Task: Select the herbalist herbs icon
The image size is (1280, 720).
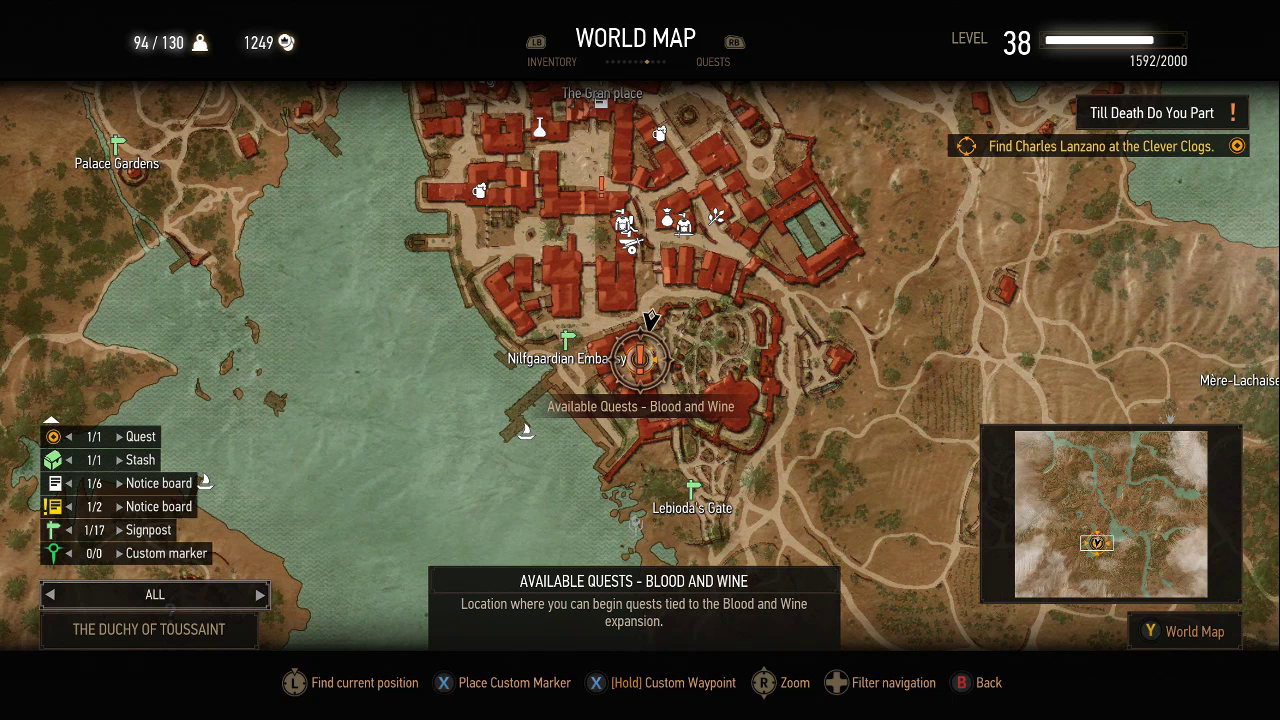Action: point(717,216)
